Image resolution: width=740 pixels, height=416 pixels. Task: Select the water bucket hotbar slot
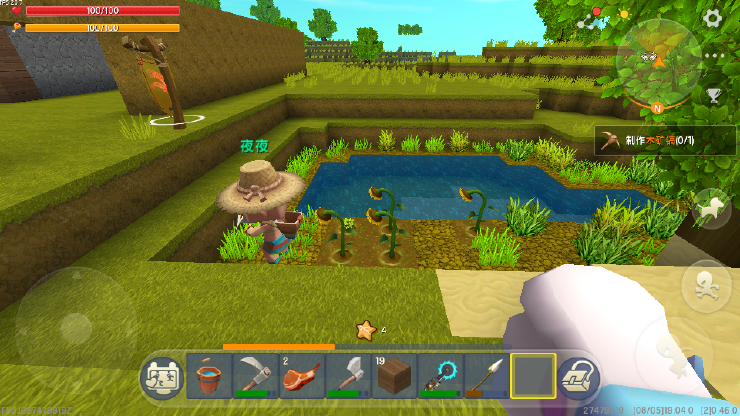[x=209, y=377]
